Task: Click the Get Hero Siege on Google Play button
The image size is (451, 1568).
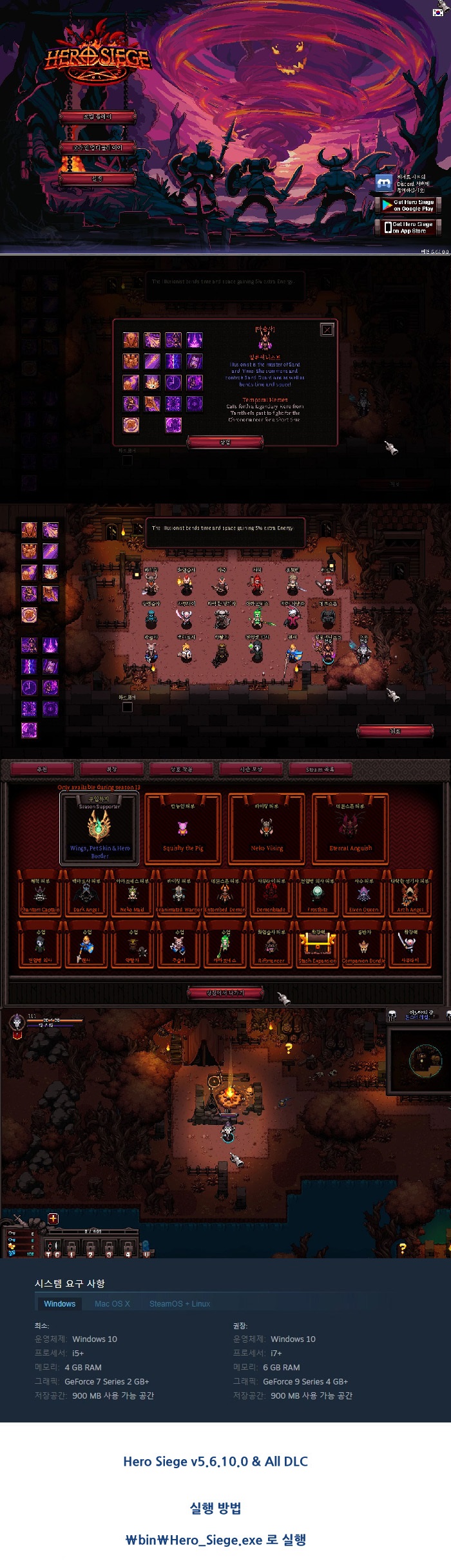Action: tap(408, 205)
